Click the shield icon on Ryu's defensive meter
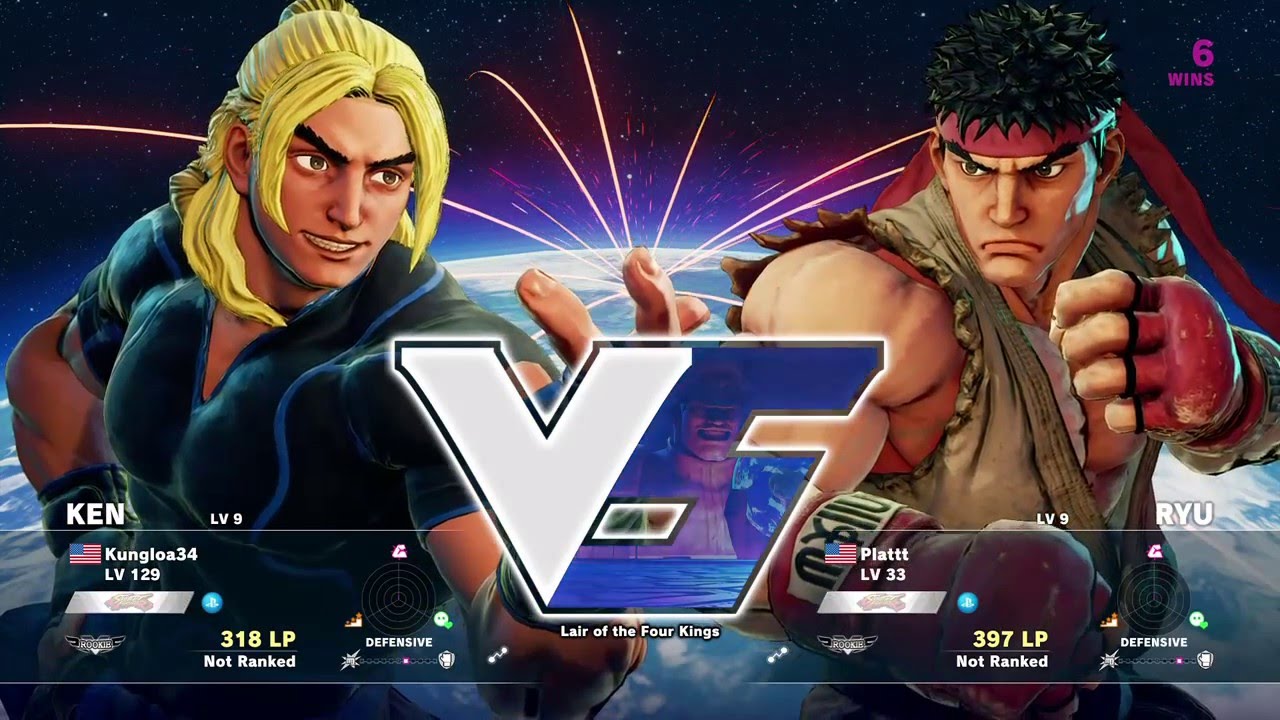The width and height of the screenshot is (1280, 720). pyautogui.click(x=1206, y=660)
